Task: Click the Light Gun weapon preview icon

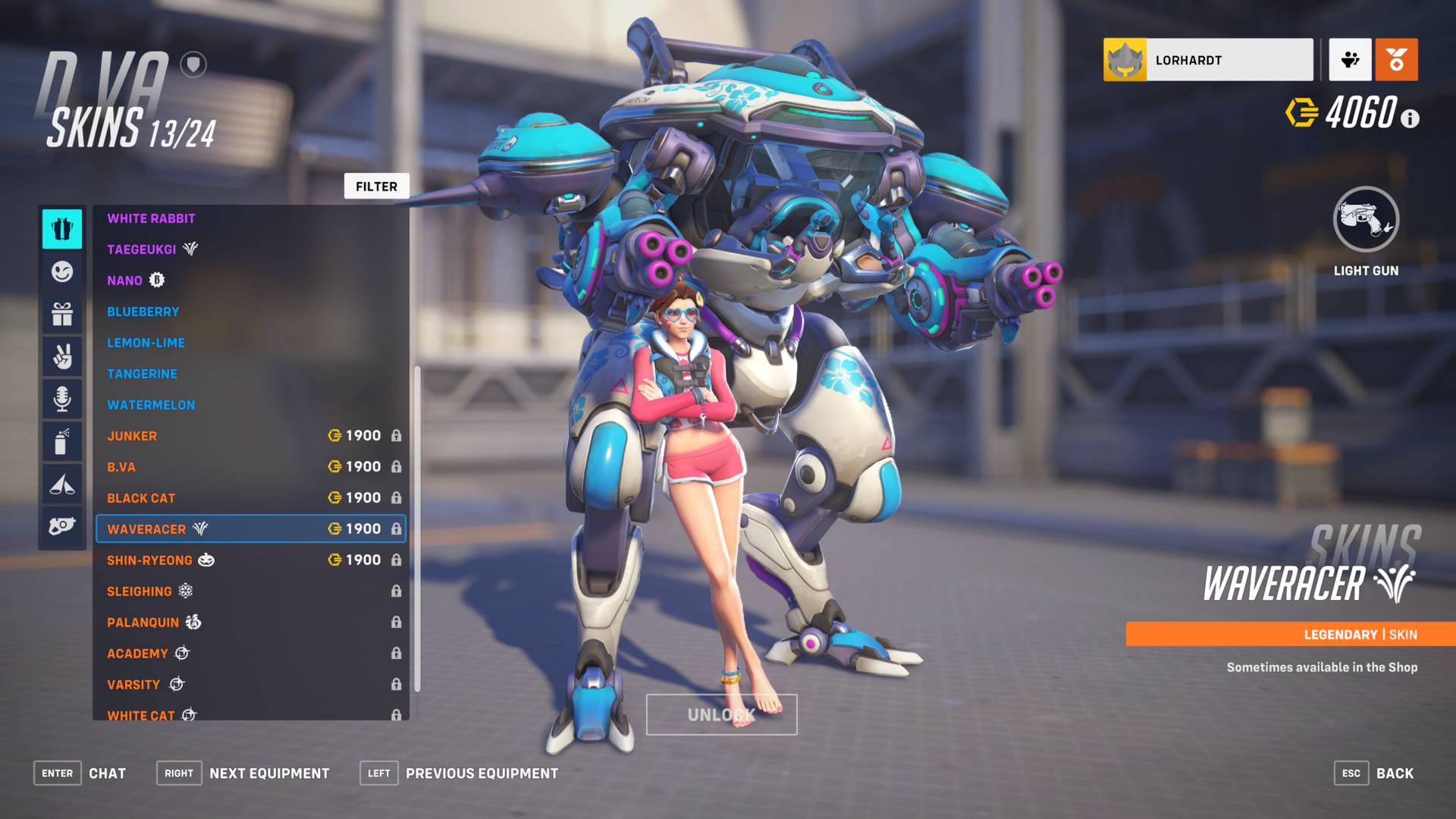Action: click(x=1366, y=219)
